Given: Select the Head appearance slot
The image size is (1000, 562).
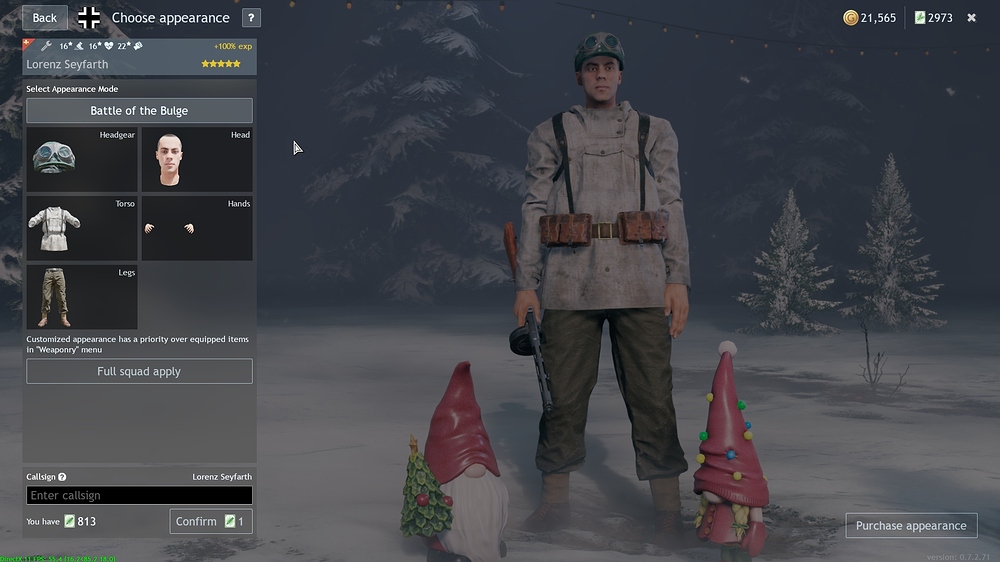Looking at the screenshot, I should [x=197, y=159].
